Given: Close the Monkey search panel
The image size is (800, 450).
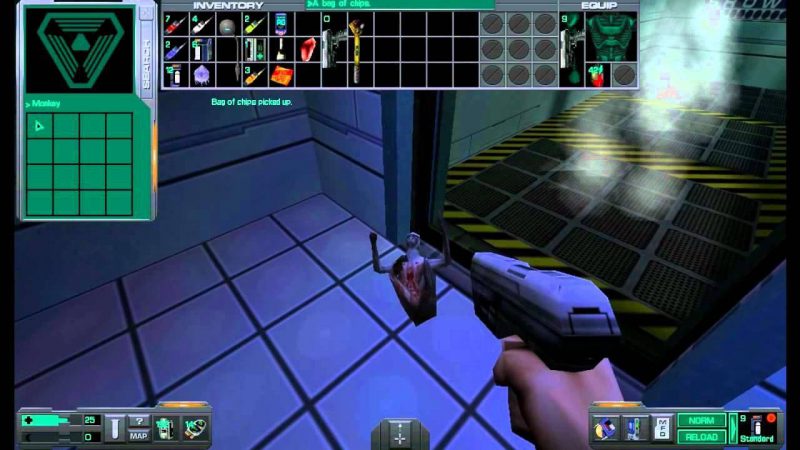Looking at the screenshot, I should click(147, 12).
